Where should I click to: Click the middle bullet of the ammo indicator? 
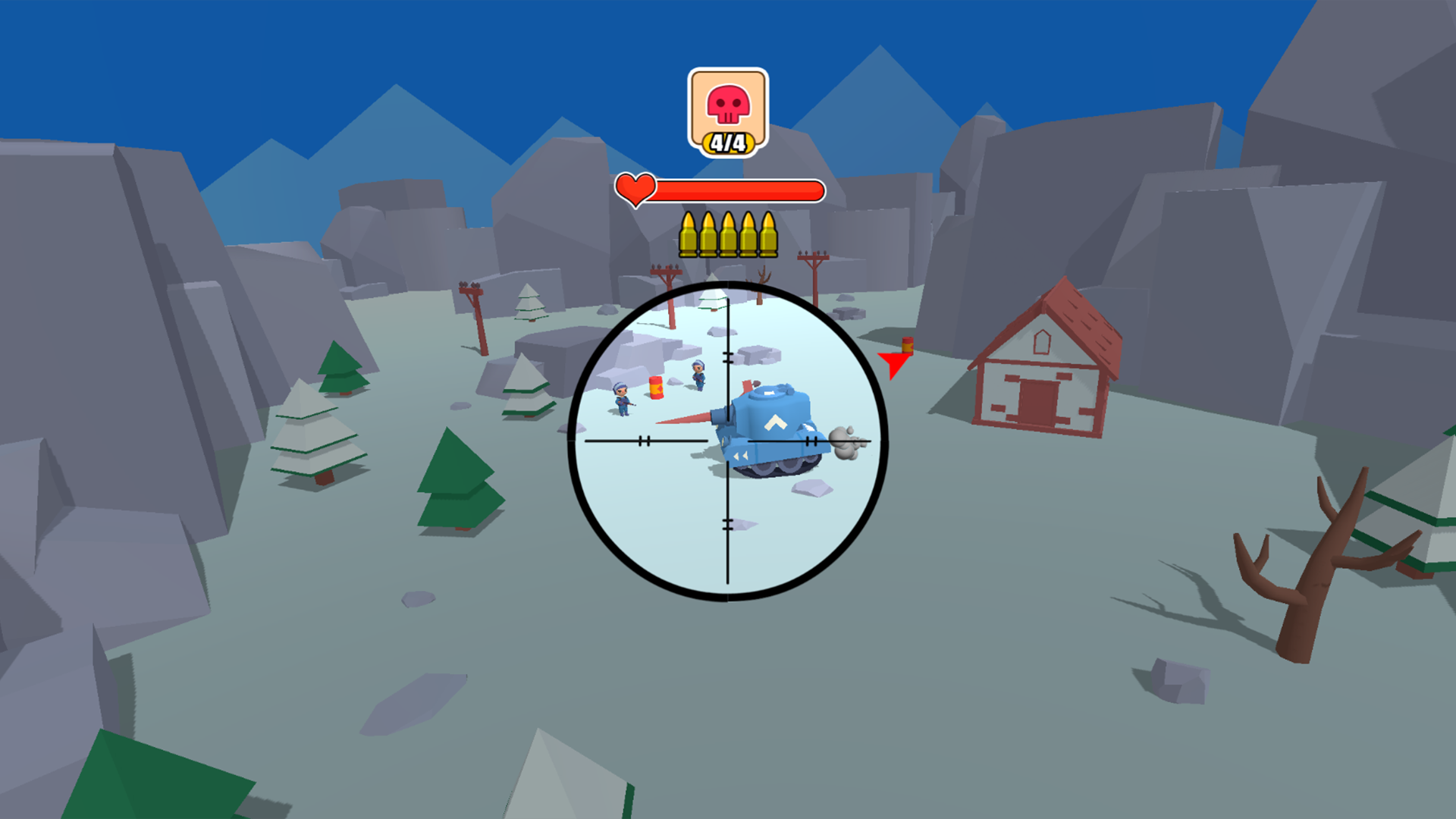pyautogui.click(x=728, y=234)
